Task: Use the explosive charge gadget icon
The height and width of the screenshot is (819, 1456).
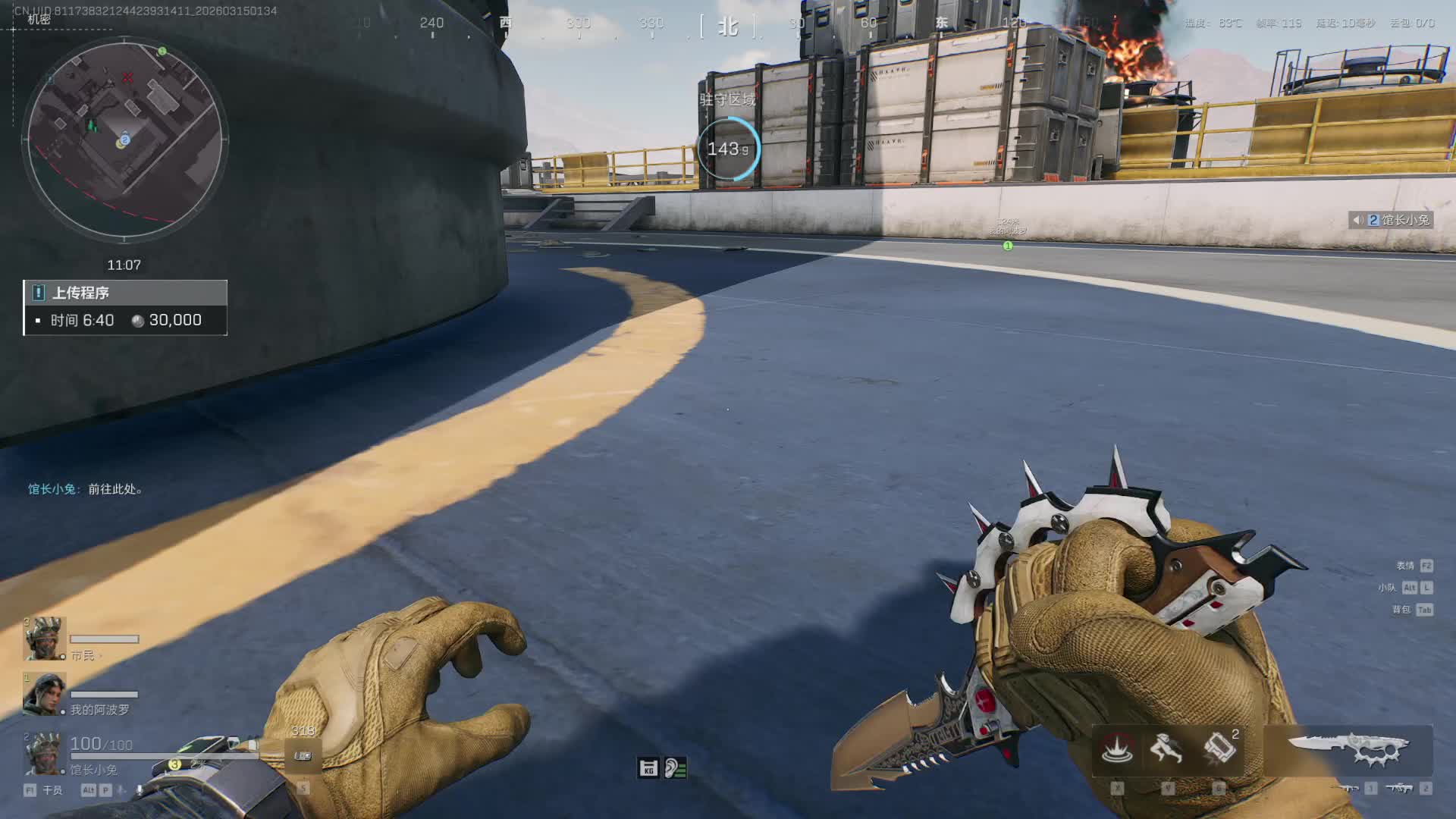Action: [1219, 749]
